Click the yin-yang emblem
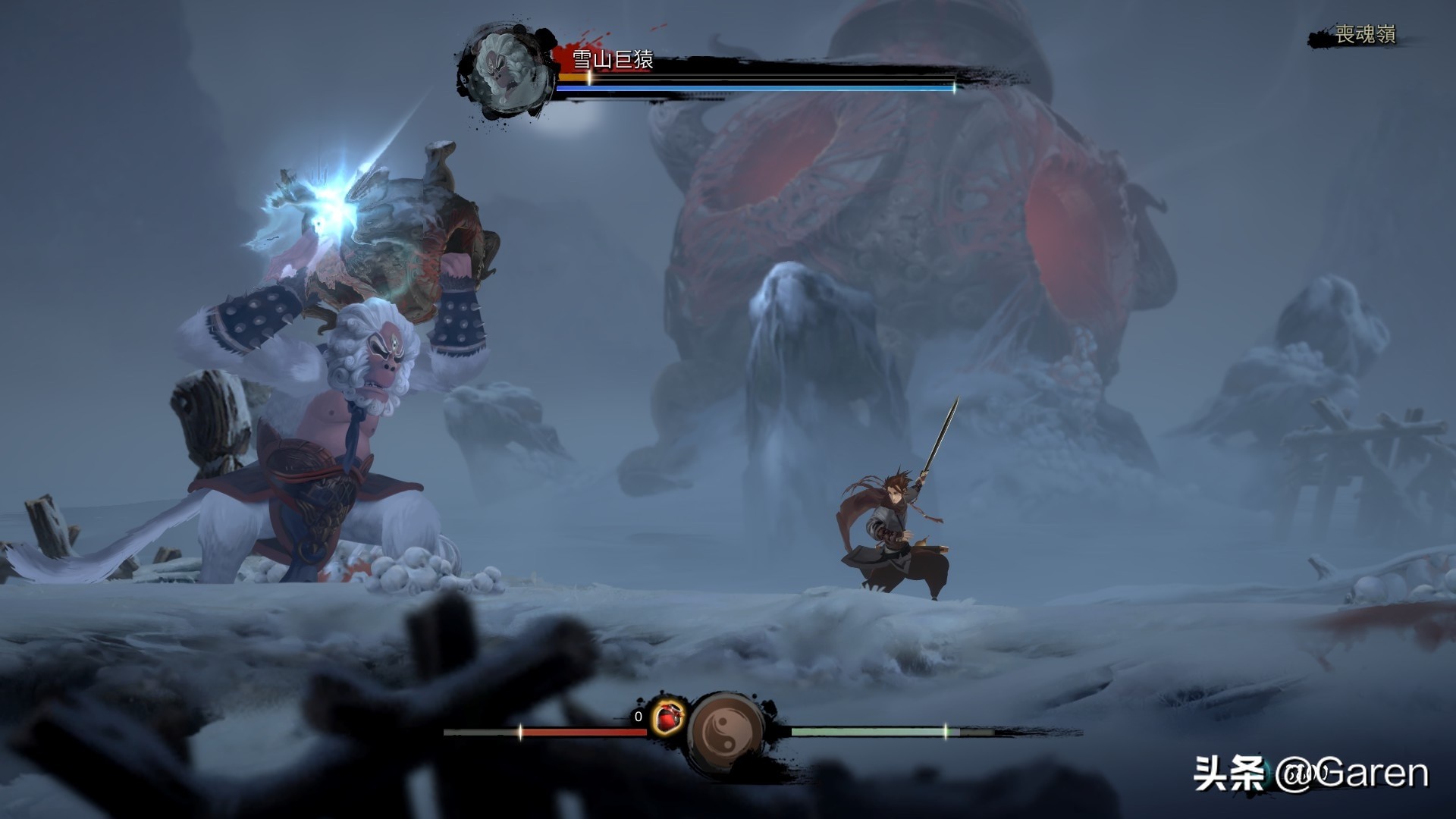Viewport: 1456px width, 819px height. [726, 733]
